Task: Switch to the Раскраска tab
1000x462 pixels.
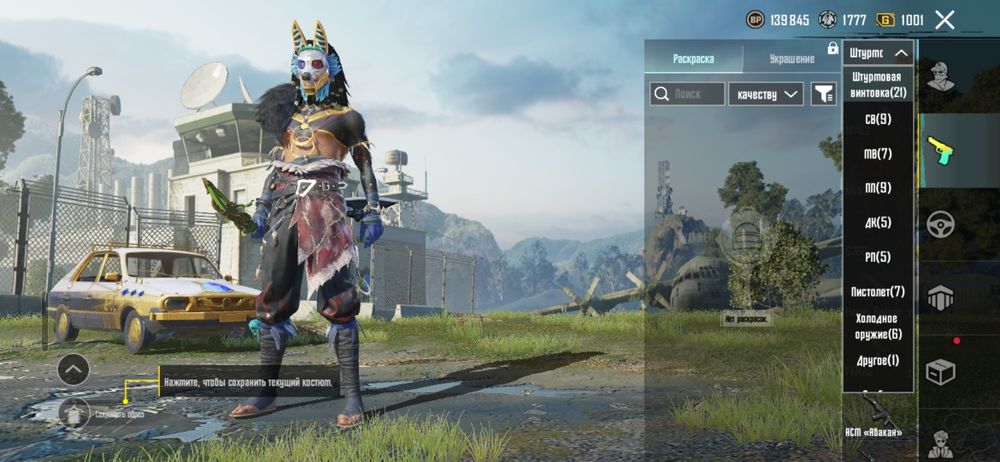Action: pyautogui.click(x=693, y=59)
